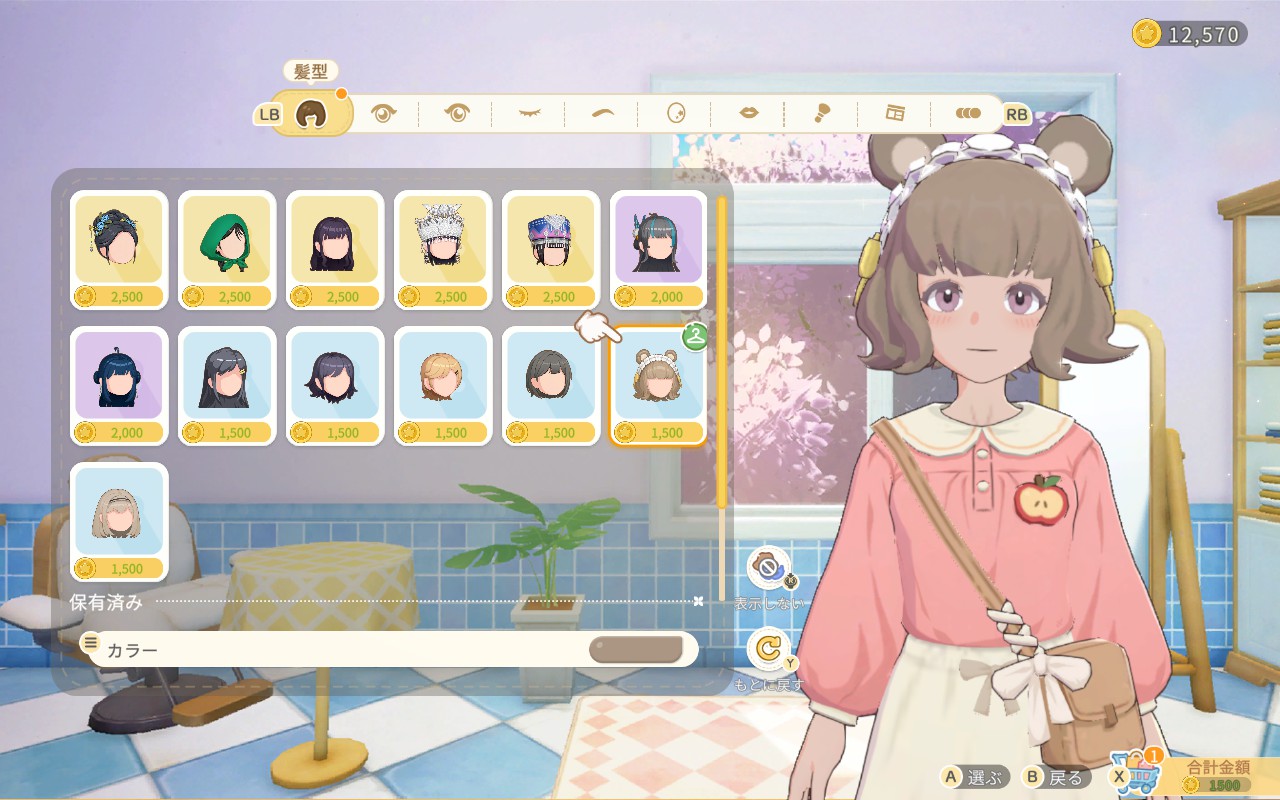Switch to the closed eyelashes tab

pyautogui.click(x=528, y=113)
